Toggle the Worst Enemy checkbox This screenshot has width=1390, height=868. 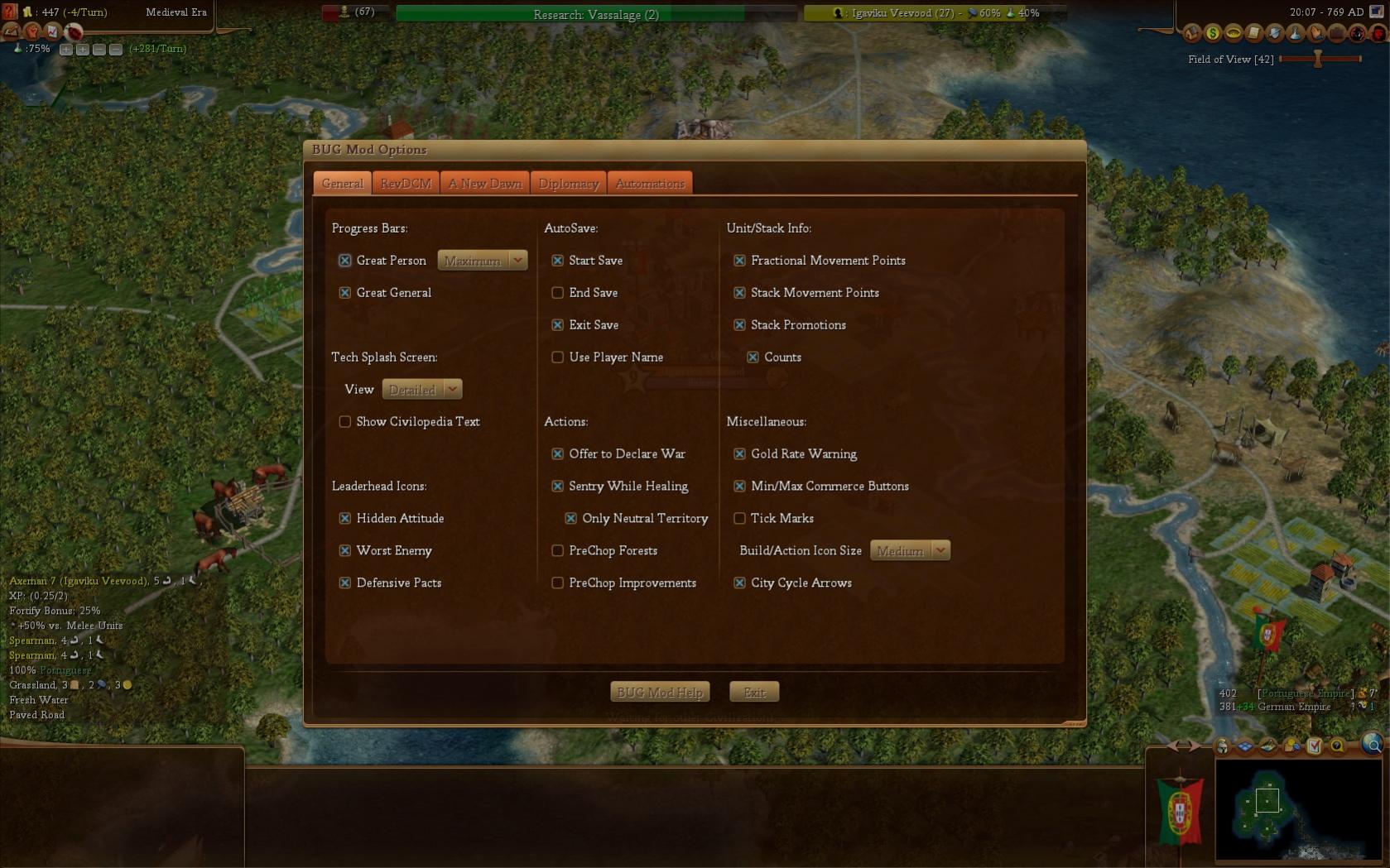coord(345,551)
